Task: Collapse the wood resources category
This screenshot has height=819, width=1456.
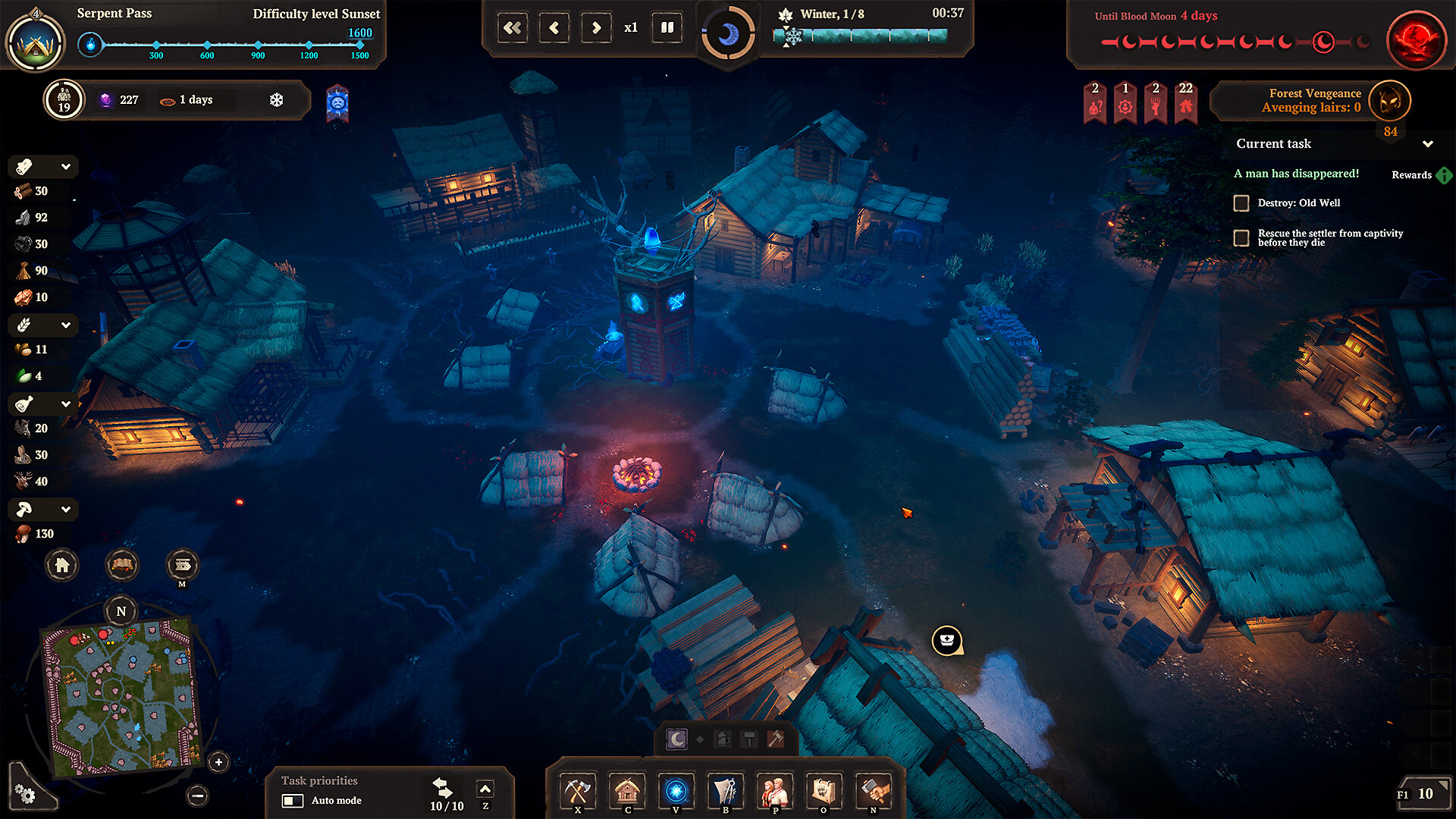Action: coord(66,167)
